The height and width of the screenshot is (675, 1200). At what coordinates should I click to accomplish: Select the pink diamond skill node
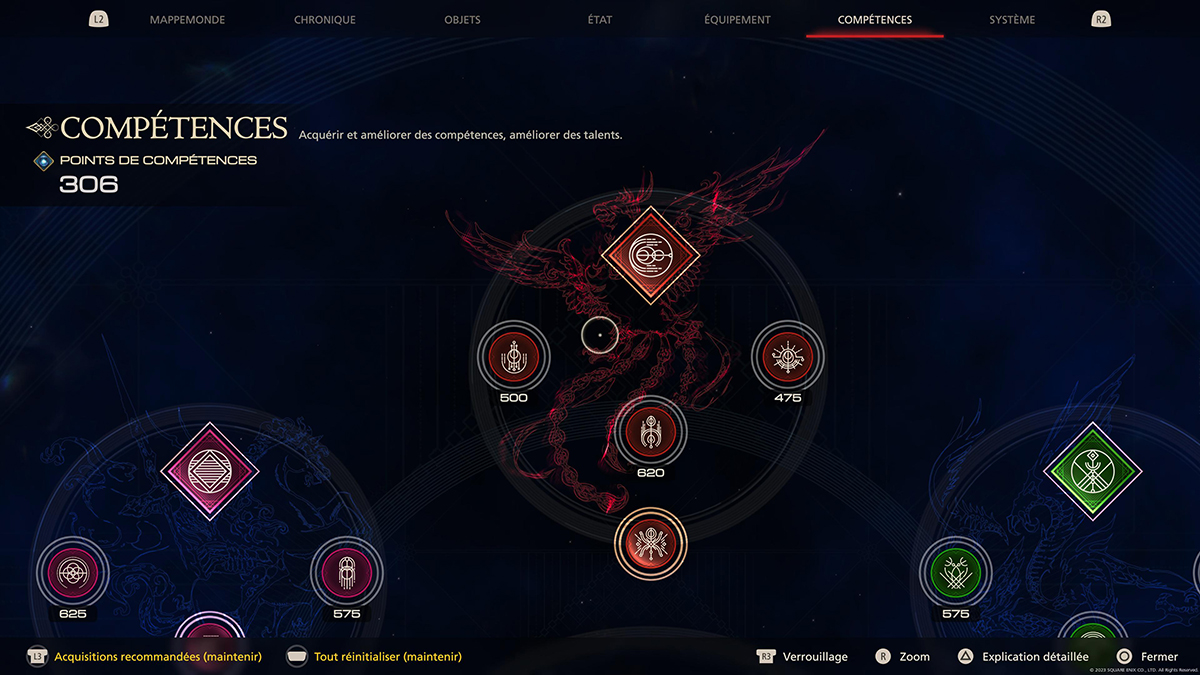pos(210,470)
